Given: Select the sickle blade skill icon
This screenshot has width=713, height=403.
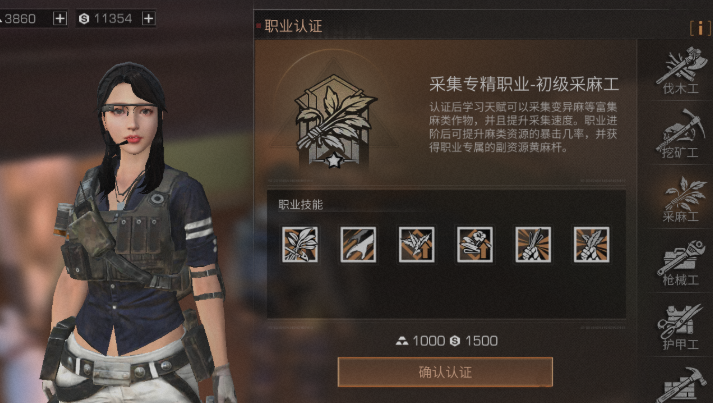Looking at the screenshot, I should coord(358,244).
